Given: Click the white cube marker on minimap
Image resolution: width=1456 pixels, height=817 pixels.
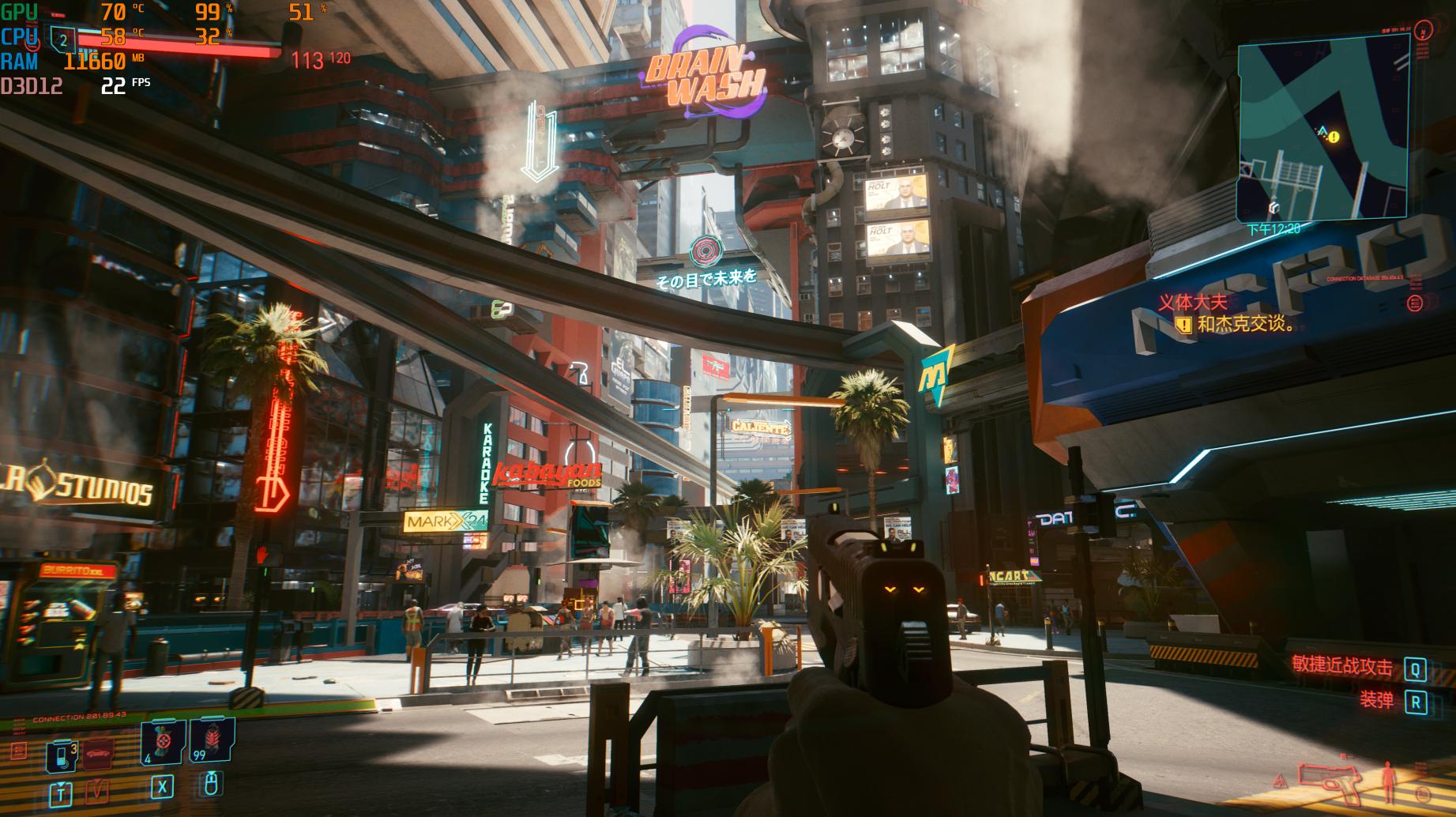Looking at the screenshot, I should coord(1274,207).
